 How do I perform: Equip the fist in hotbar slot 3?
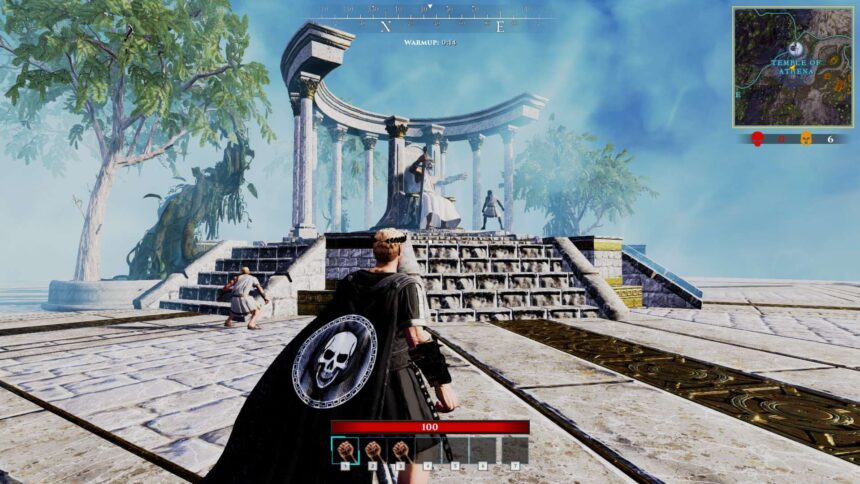pos(401,450)
